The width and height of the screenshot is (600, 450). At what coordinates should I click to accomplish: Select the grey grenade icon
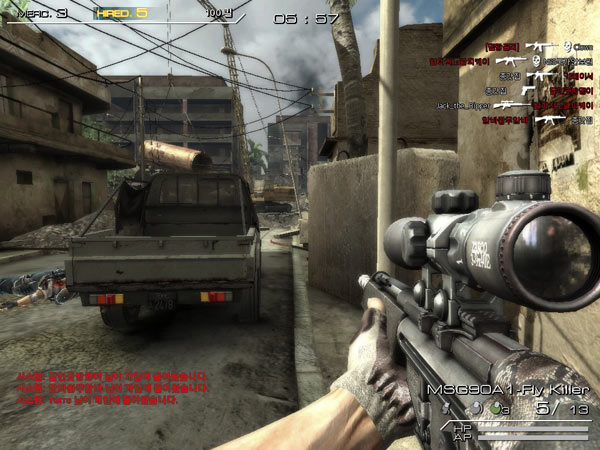click(473, 409)
